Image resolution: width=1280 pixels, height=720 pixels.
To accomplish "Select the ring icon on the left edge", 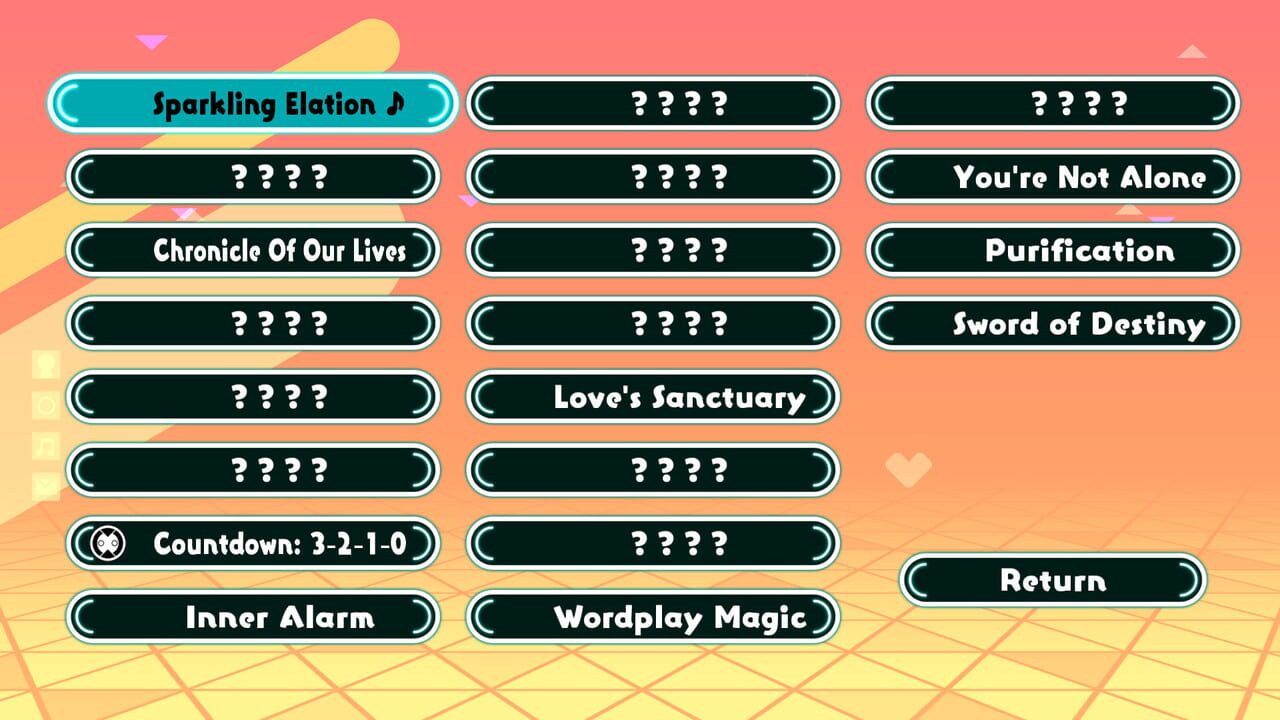I will pos(47,403).
